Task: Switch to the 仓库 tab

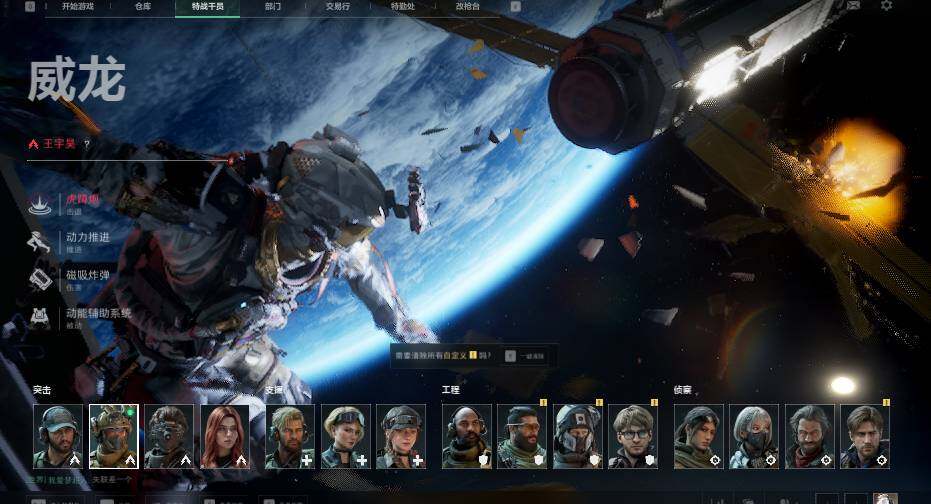Action: pyautogui.click(x=143, y=6)
